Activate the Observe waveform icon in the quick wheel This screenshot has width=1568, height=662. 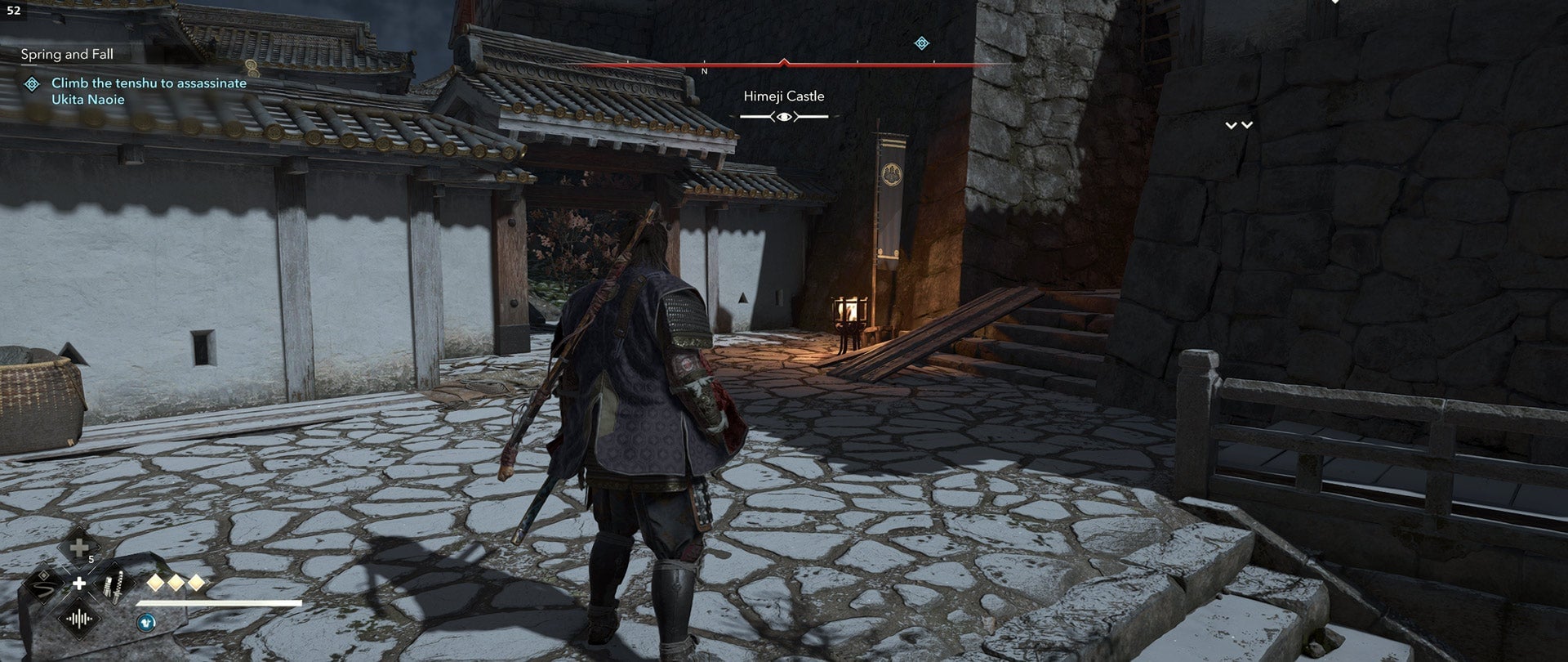(79, 618)
